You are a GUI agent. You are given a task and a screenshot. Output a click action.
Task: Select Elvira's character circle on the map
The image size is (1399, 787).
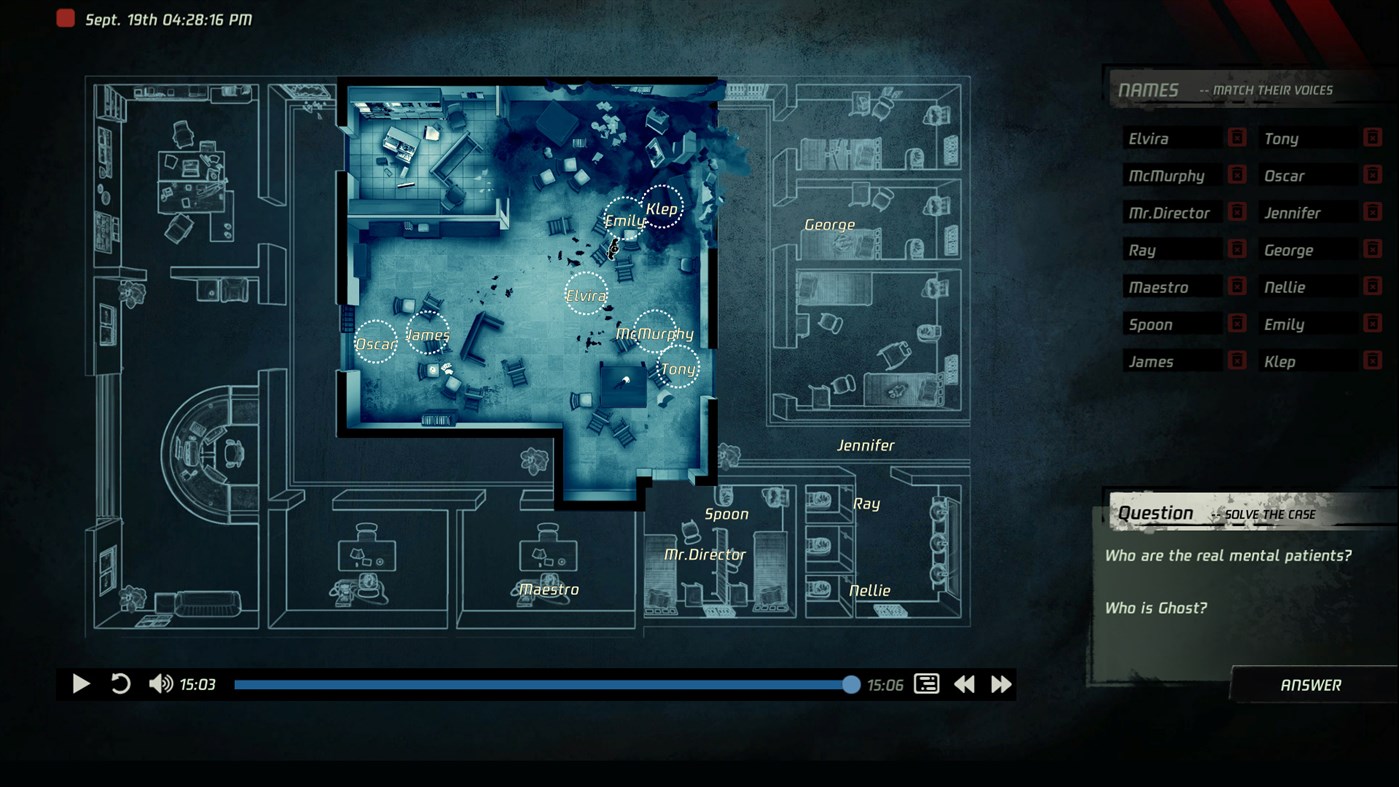[x=586, y=294]
